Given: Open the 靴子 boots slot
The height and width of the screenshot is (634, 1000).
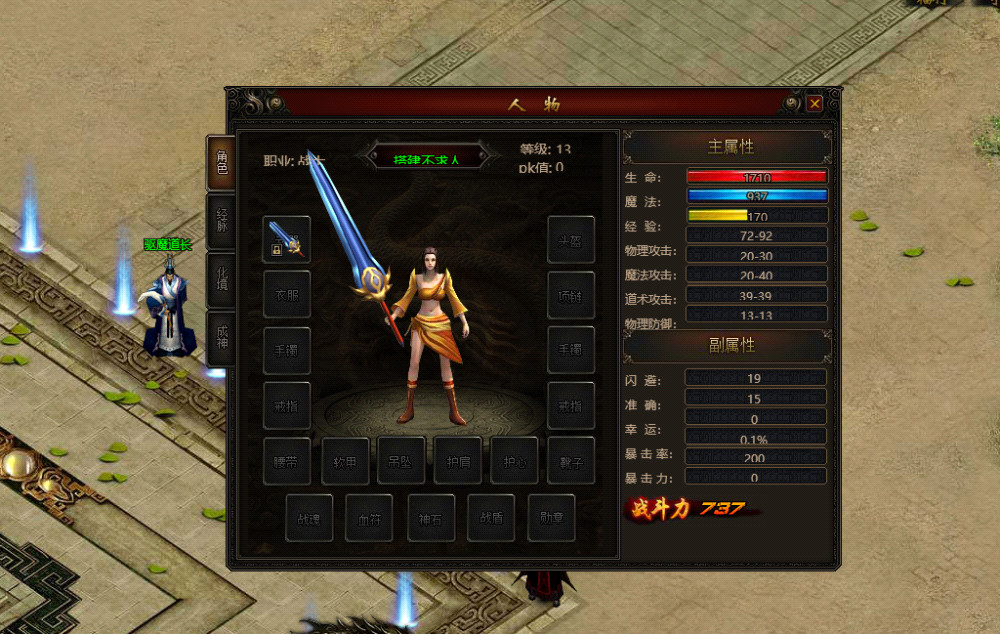Looking at the screenshot, I should point(571,461).
